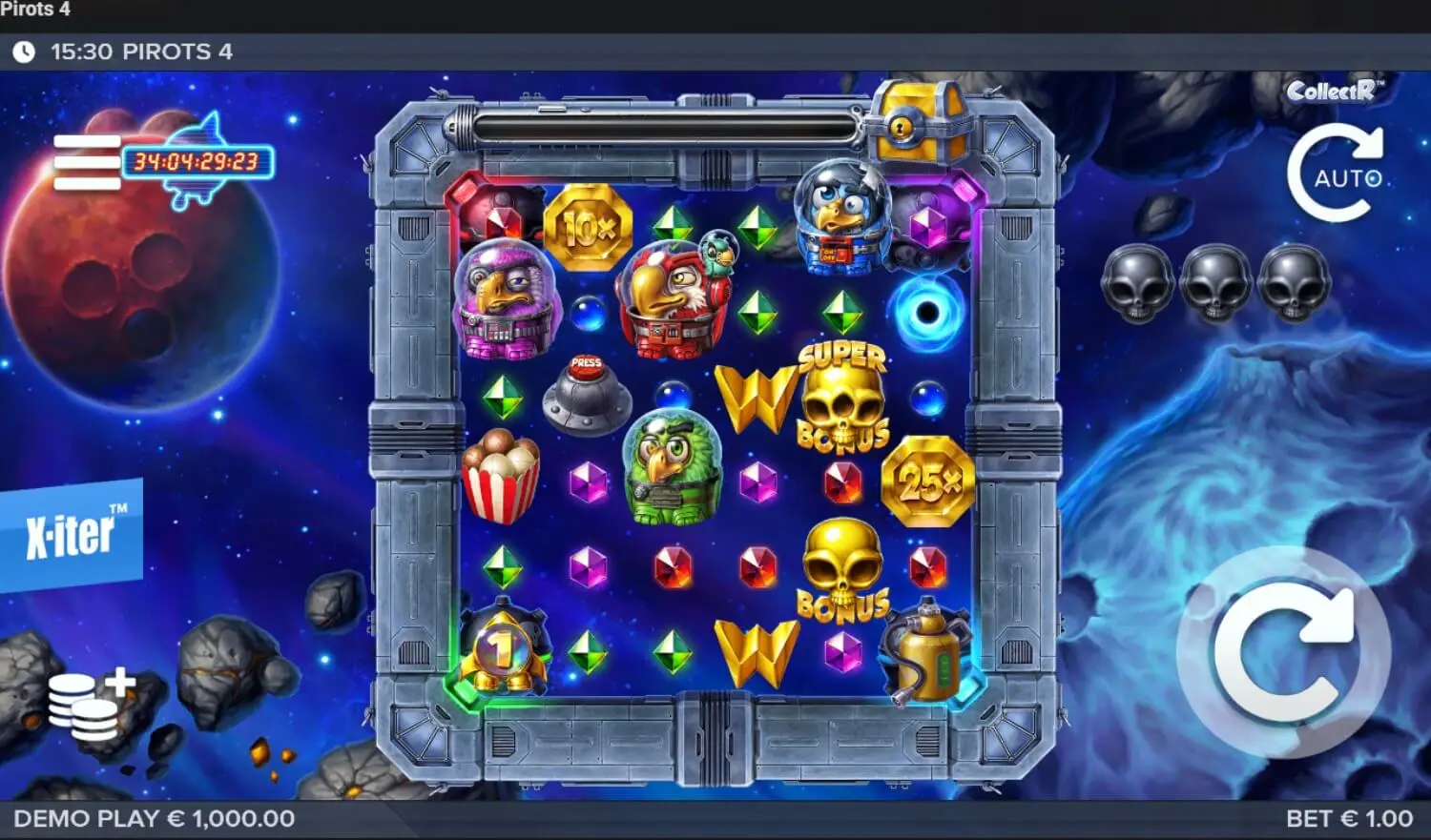The height and width of the screenshot is (840, 1431).
Task: Spin the reels with the large spin button
Action: click(1283, 653)
